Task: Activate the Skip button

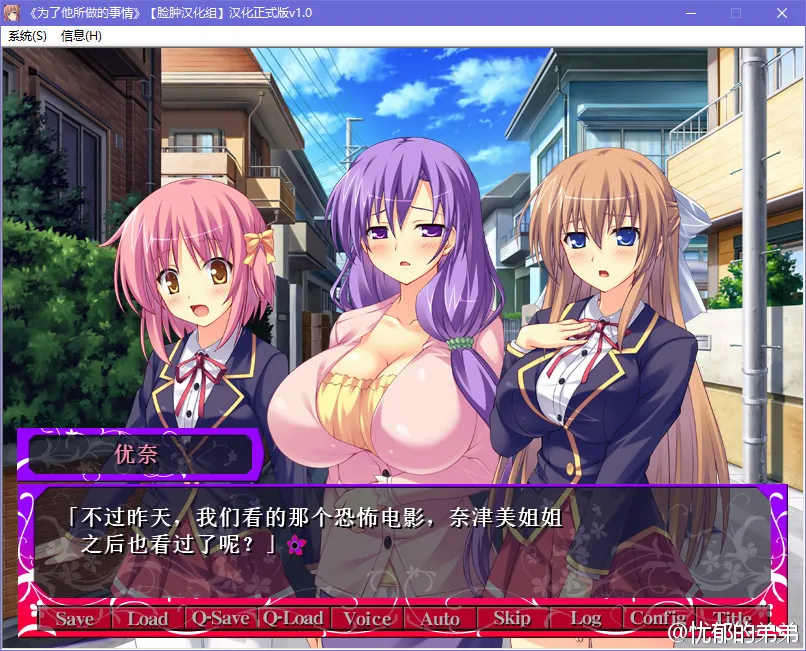Action: click(x=512, y=619)
